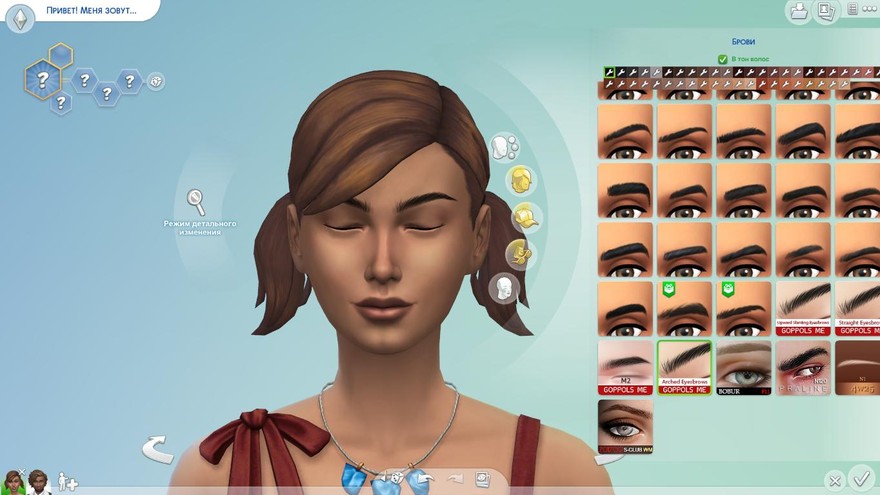This screenshot has height=495, width=880.
Task: Cancel with the X button beside the checkmark
Action: (x=834, y=481)
